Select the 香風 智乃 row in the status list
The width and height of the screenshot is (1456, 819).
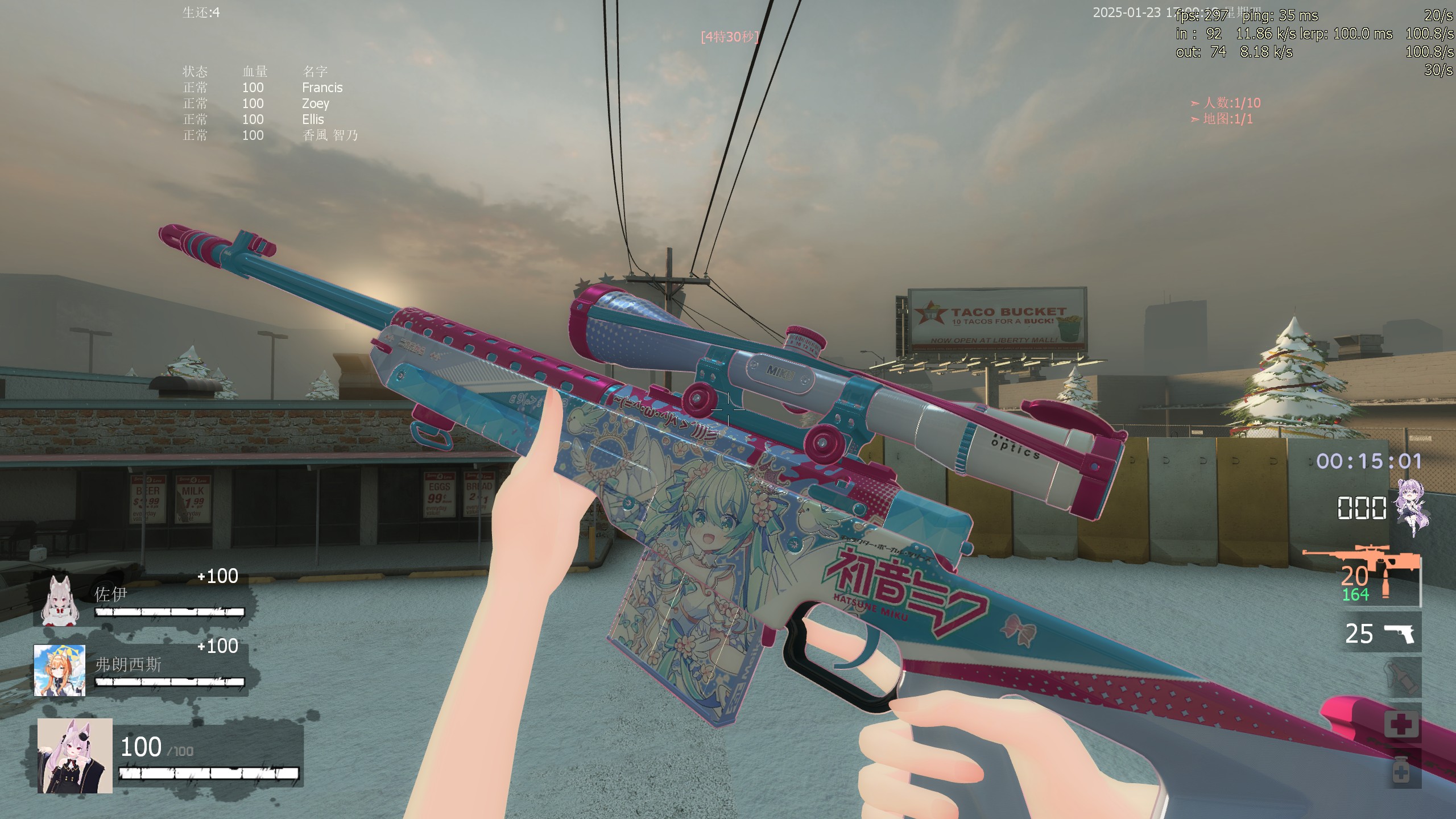330,135
